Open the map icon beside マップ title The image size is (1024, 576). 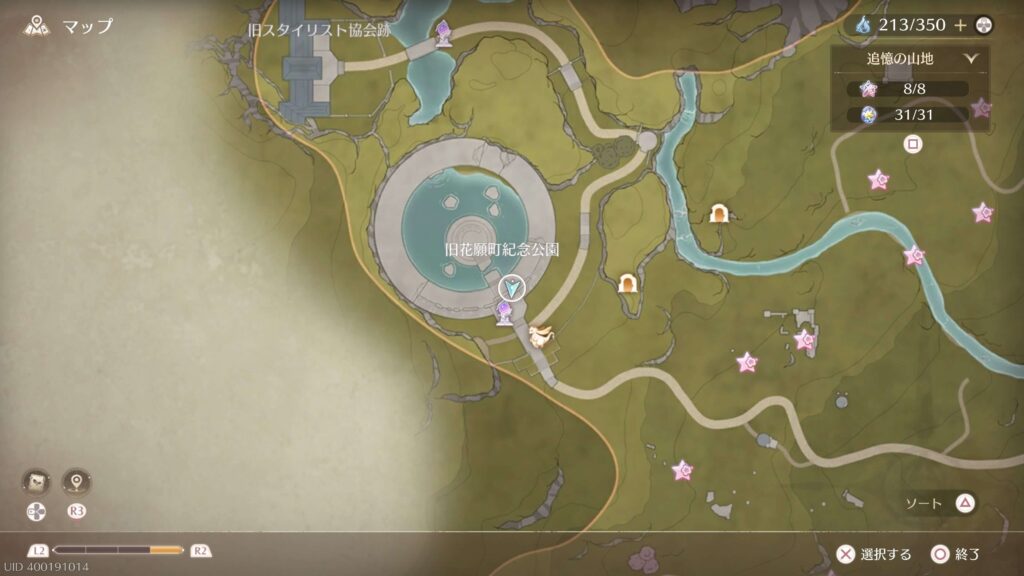tap(39, 26)
